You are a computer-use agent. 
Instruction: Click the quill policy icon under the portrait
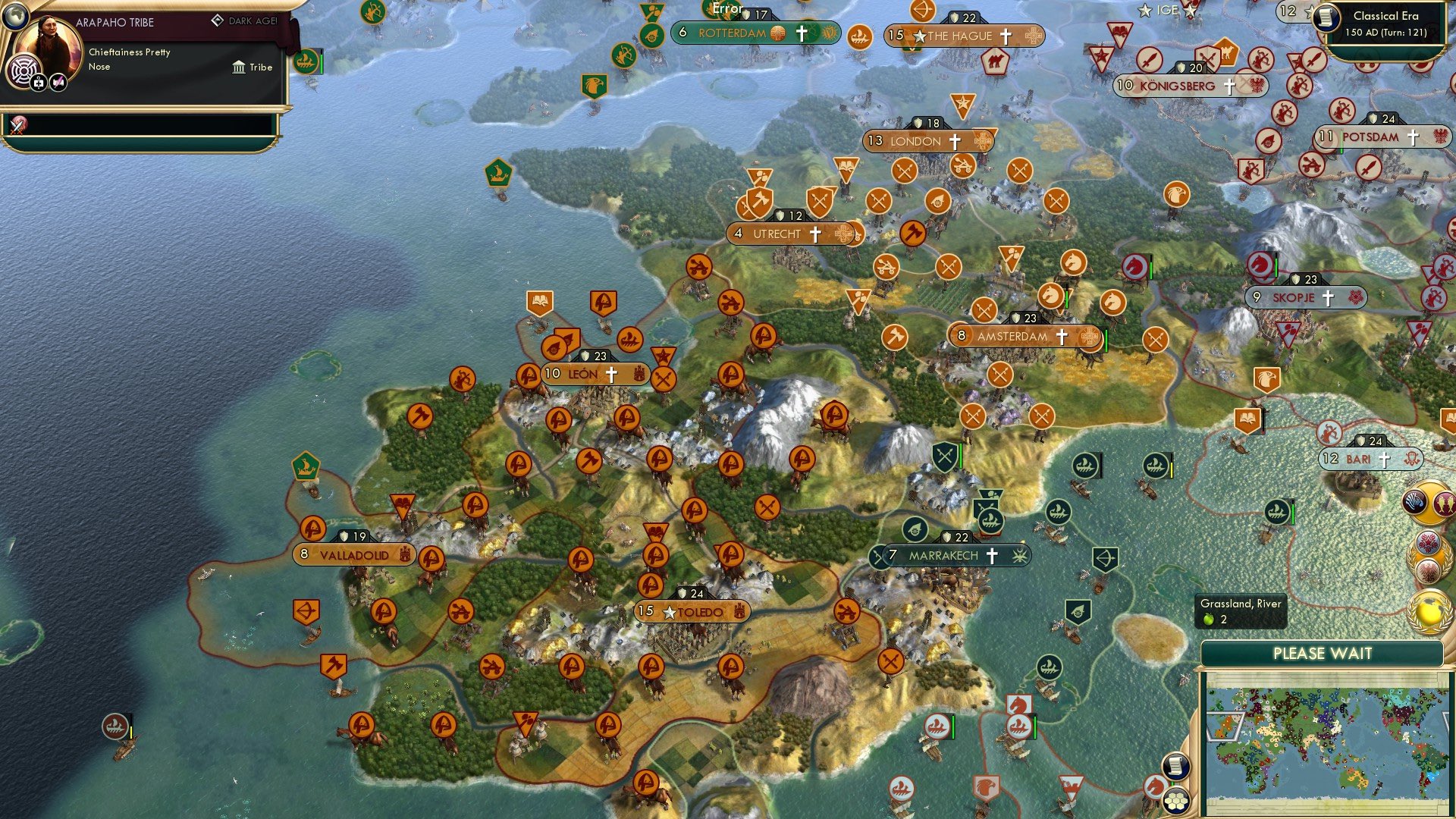tap(57, 83)
